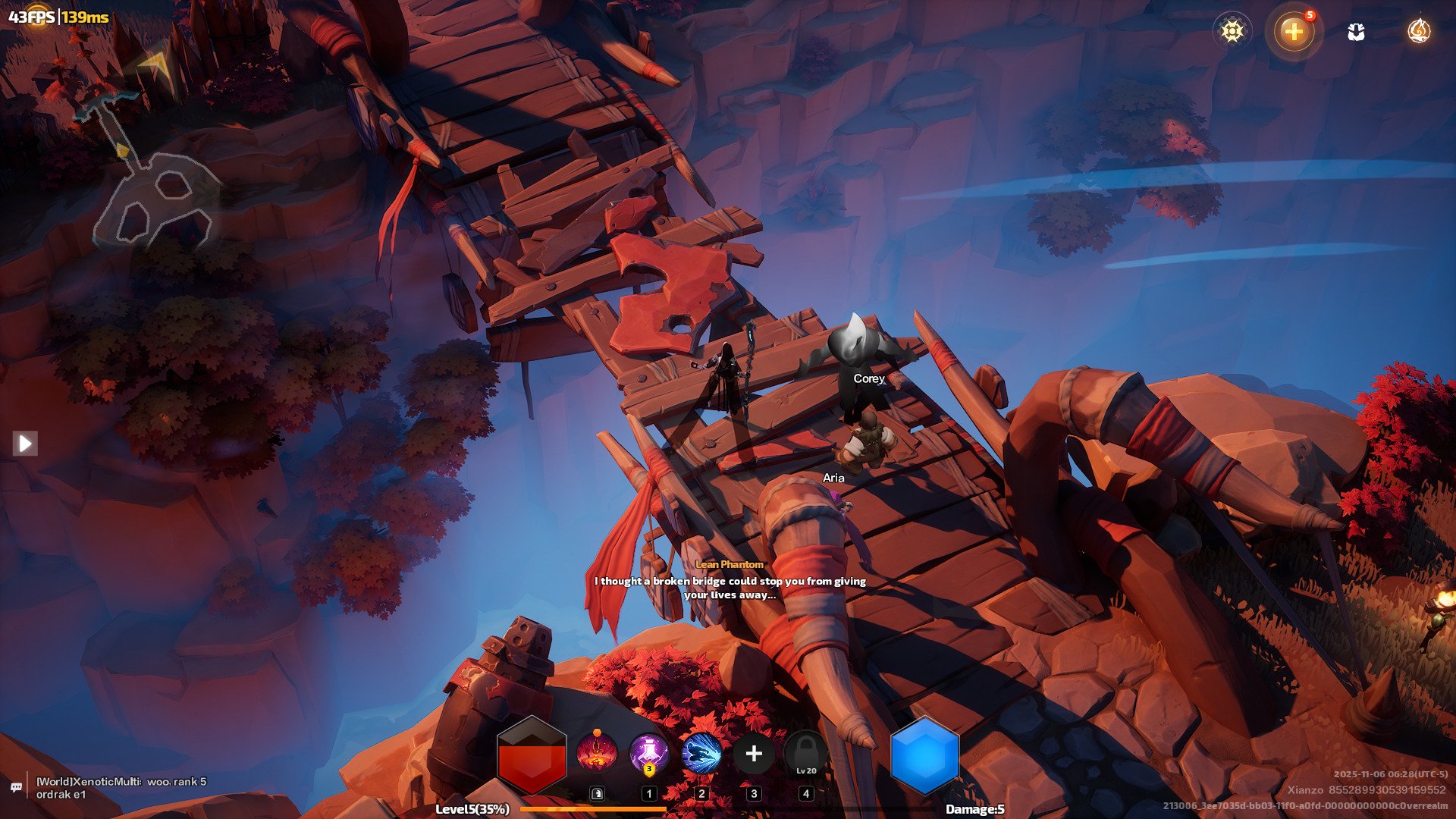Open the chat via the speech bubble icon

[16, 787]
